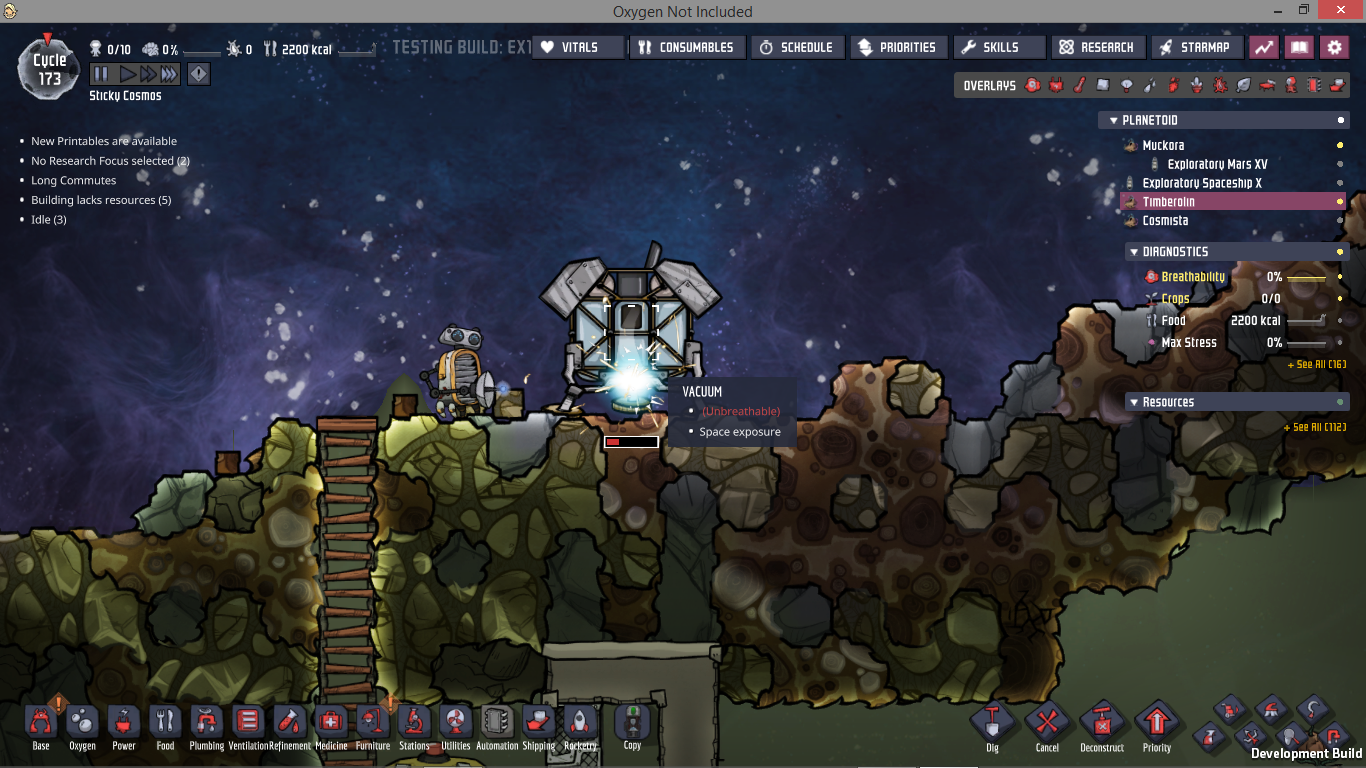Select the Cosmista planetoid

(x=1165, y=220)
